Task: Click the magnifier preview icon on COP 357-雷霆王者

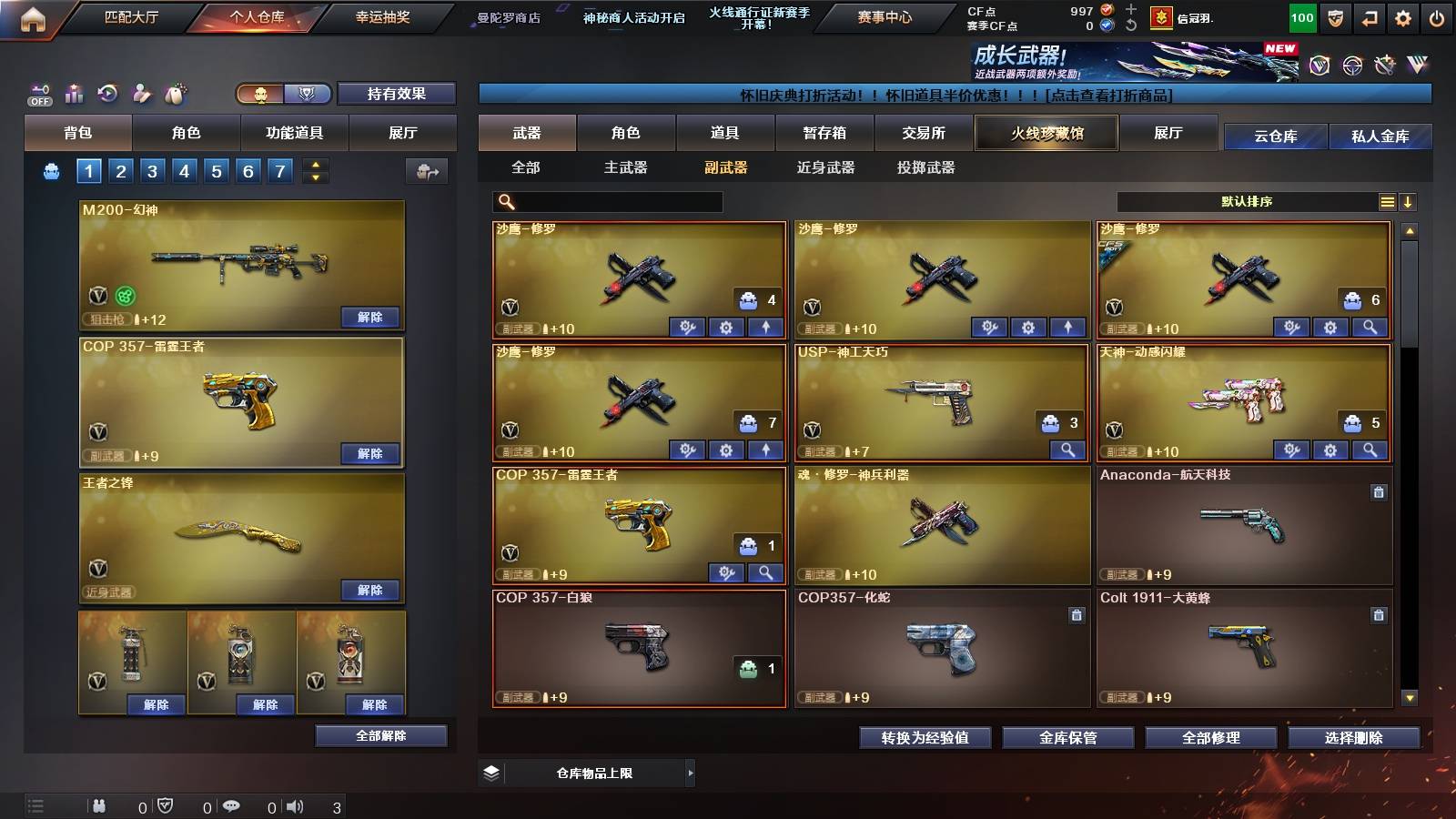Action: coord(765,572)
